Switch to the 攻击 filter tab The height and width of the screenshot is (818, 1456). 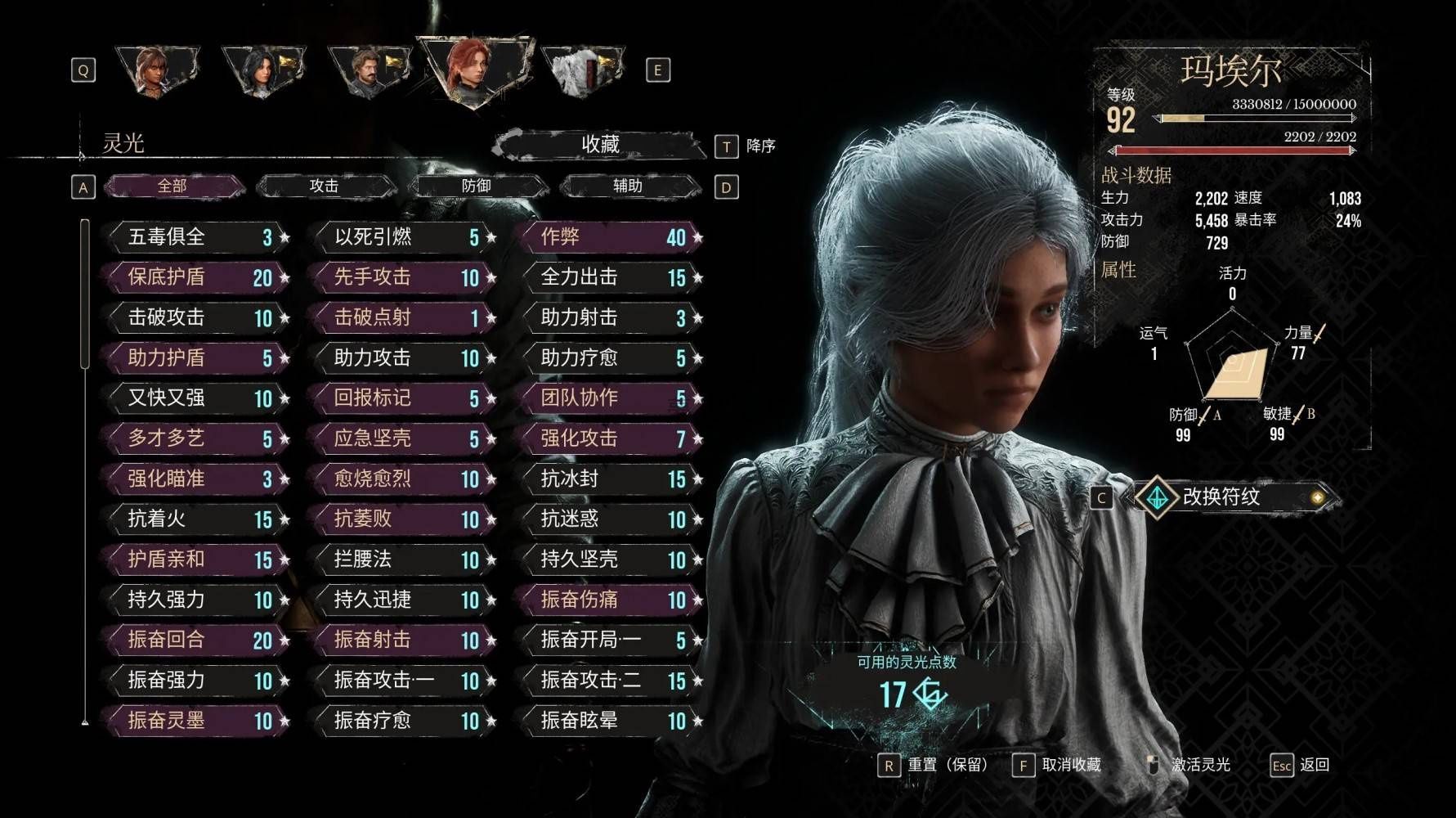click(325, 187)
